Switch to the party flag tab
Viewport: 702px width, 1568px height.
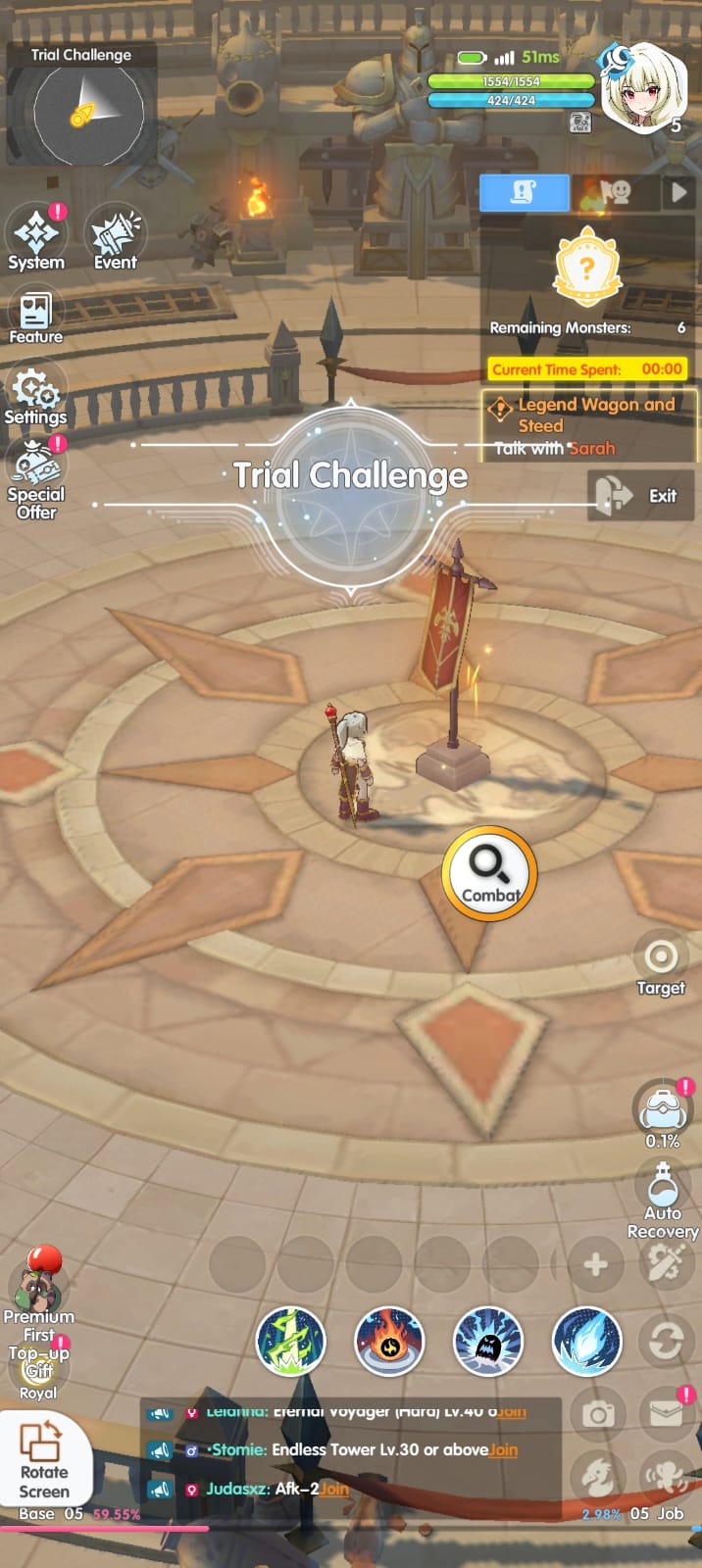point(614,193)
